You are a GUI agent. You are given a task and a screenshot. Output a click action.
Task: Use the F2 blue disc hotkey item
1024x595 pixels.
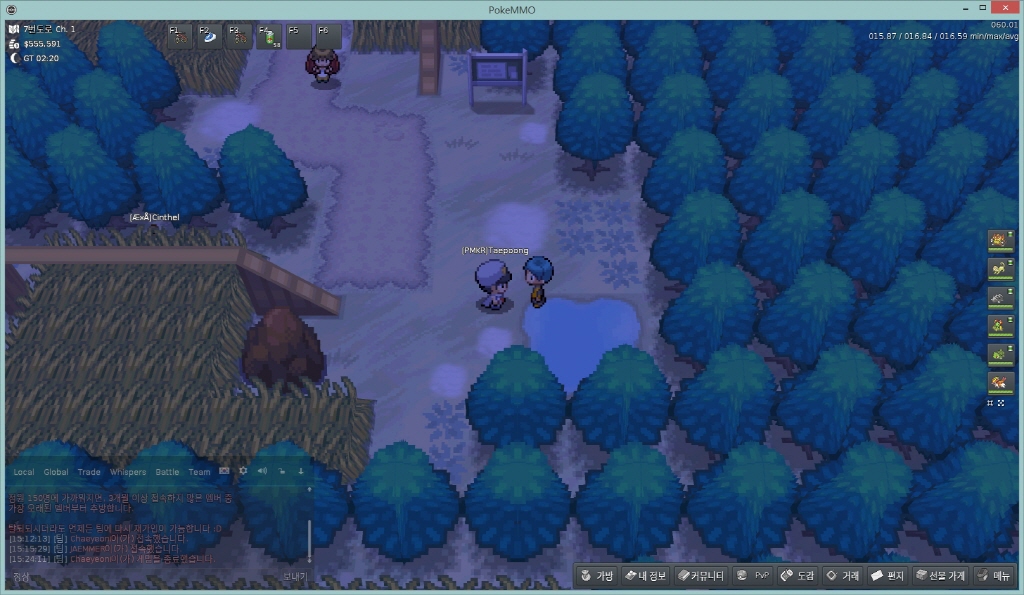click(x=211, y=38)
